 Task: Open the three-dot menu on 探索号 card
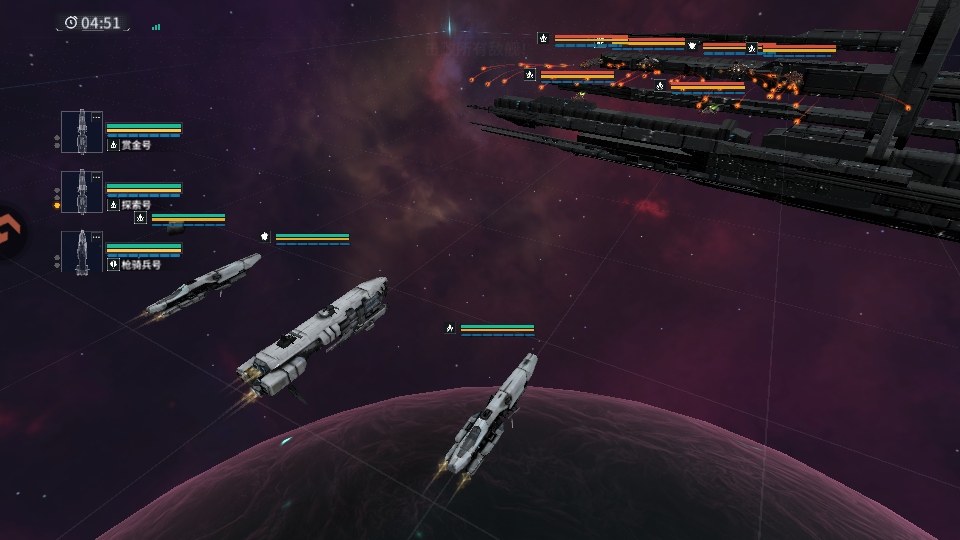click(x=96, y=178)
